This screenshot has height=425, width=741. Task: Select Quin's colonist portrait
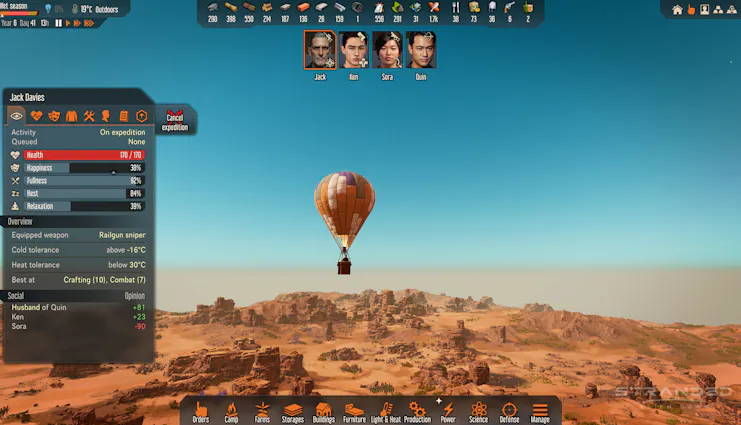pyautogui.click(x=421, y=50)
